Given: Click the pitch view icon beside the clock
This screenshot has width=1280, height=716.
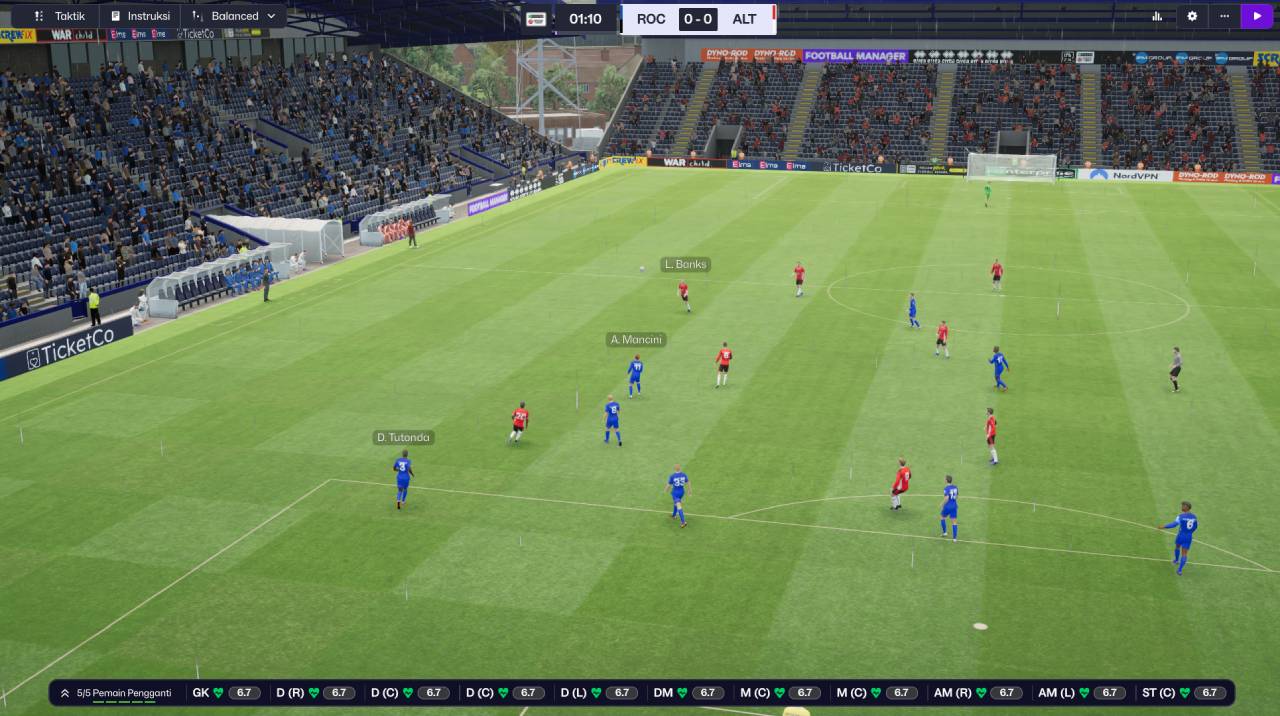Looking at the screenshot, I should 536,19.
